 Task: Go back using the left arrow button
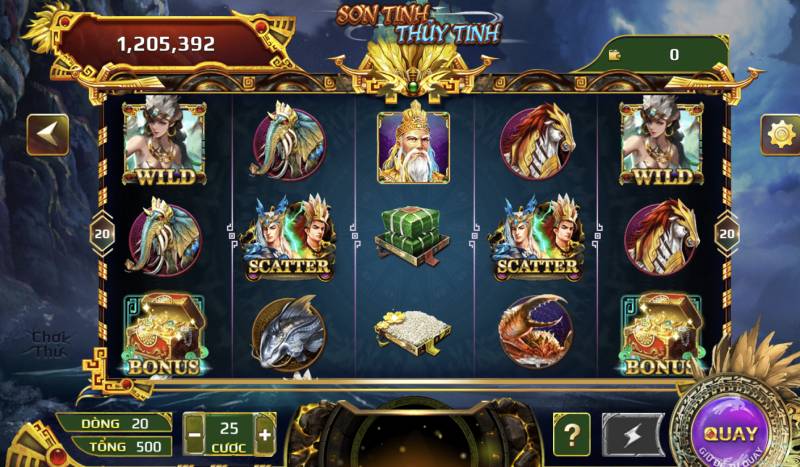tap(47, 135)
